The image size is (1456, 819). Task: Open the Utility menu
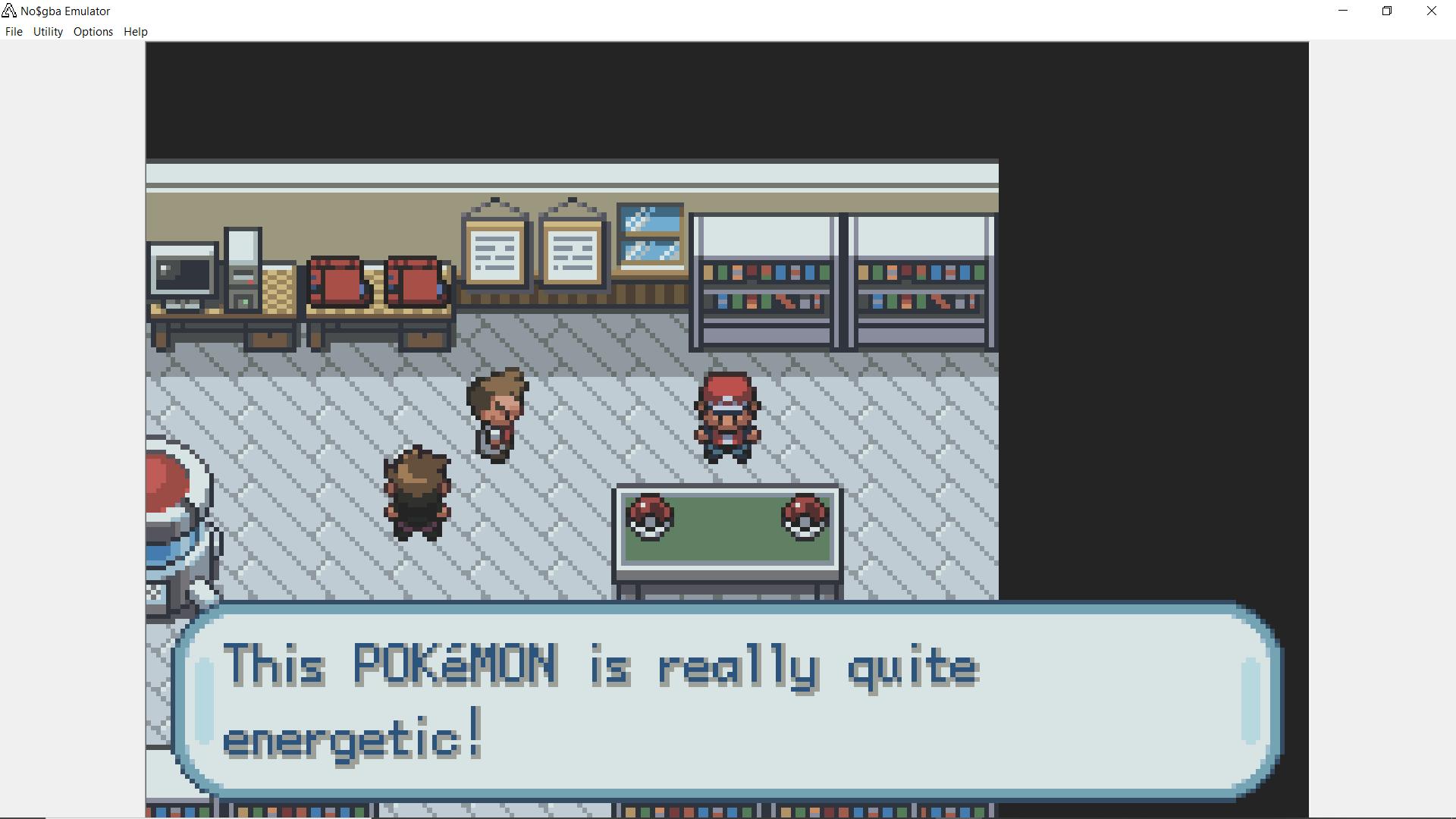click(48, 32)
